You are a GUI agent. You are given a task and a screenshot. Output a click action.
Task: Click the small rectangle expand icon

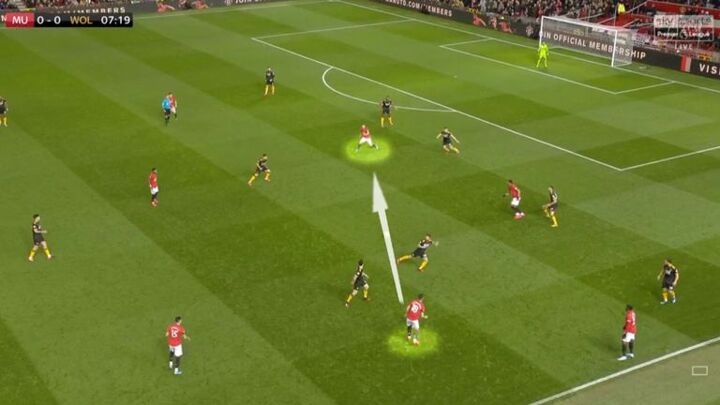click(x=699, y=371)
